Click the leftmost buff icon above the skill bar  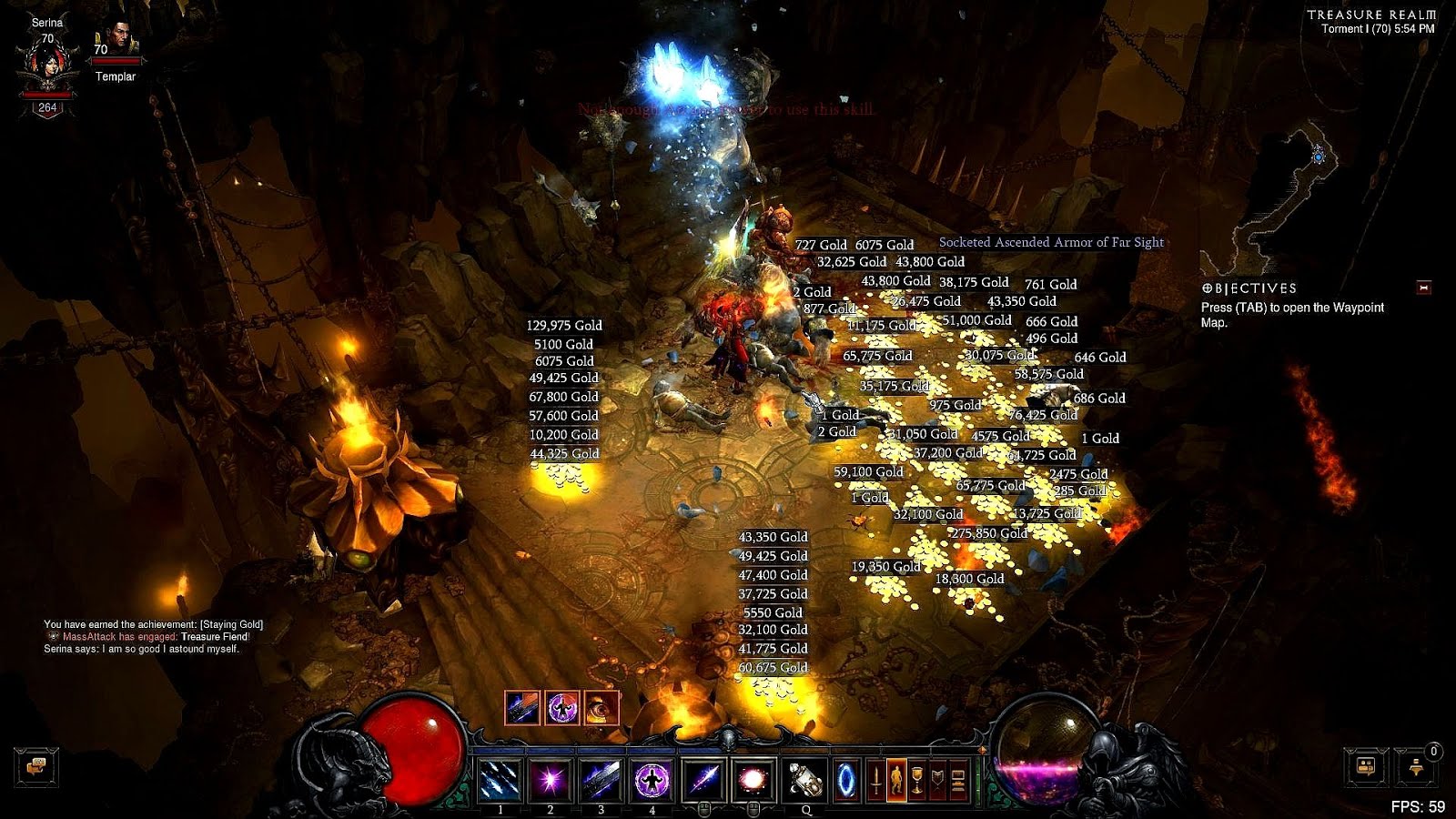pos(521,707)
